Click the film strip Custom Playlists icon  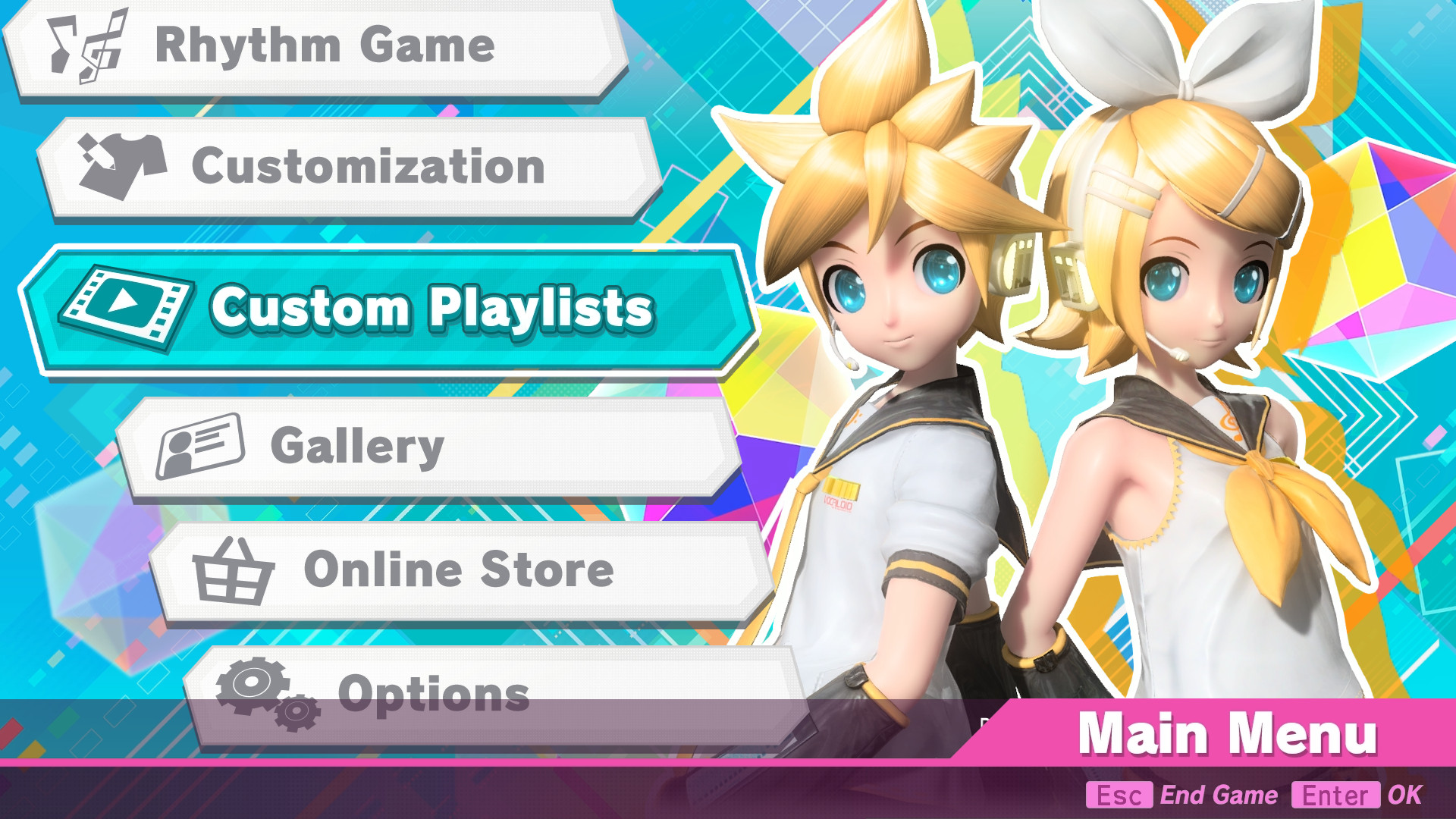pyautogui.click(x=130, y=307)
